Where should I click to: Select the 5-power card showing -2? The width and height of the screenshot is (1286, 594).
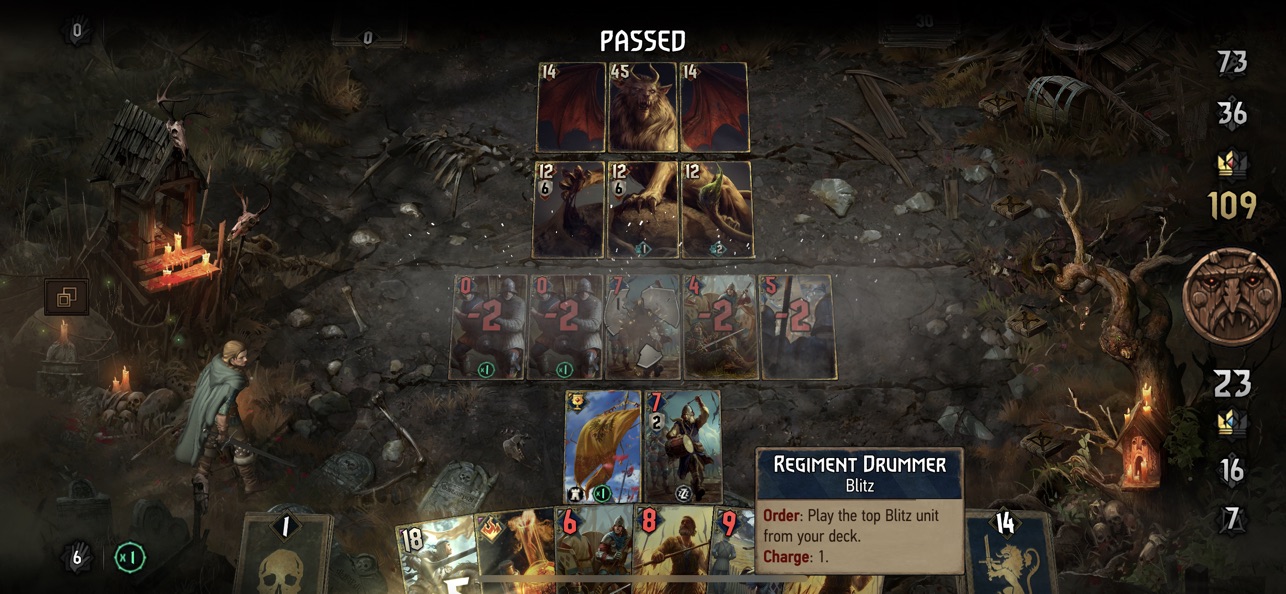(797, 327)
